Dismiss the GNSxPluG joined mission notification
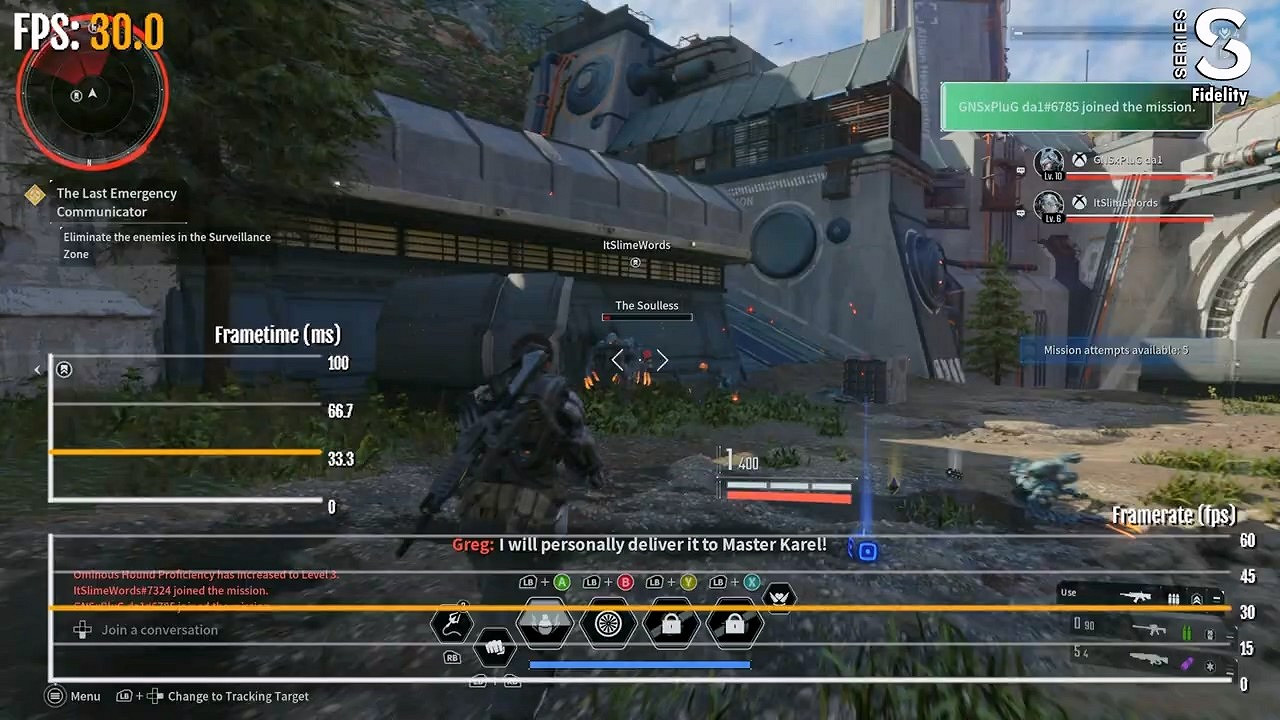 (1077, 106)
